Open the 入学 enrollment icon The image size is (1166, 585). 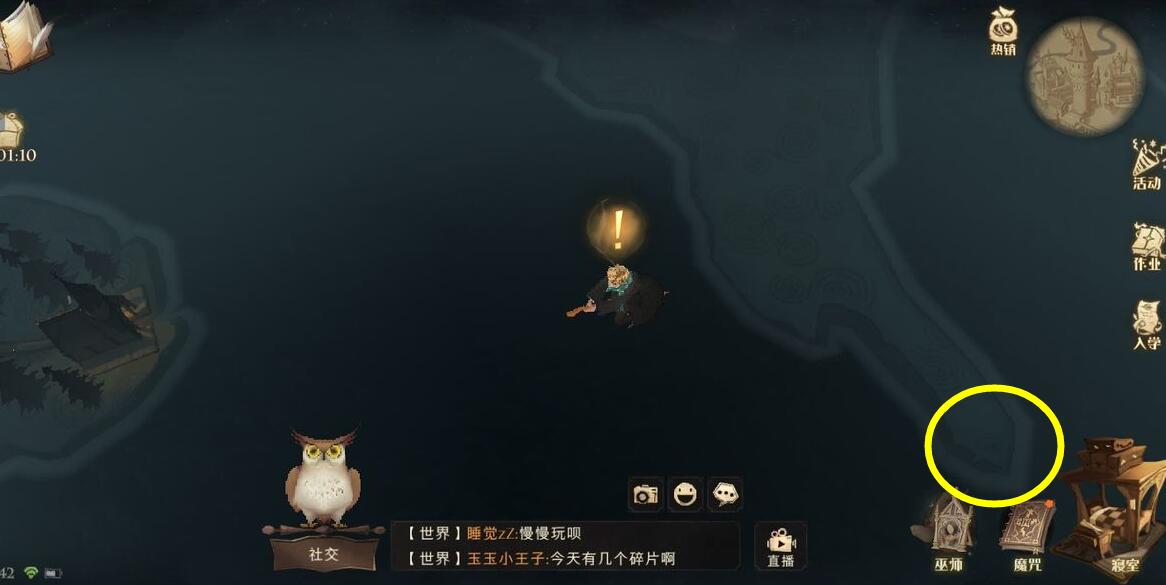coord(1146,325)
